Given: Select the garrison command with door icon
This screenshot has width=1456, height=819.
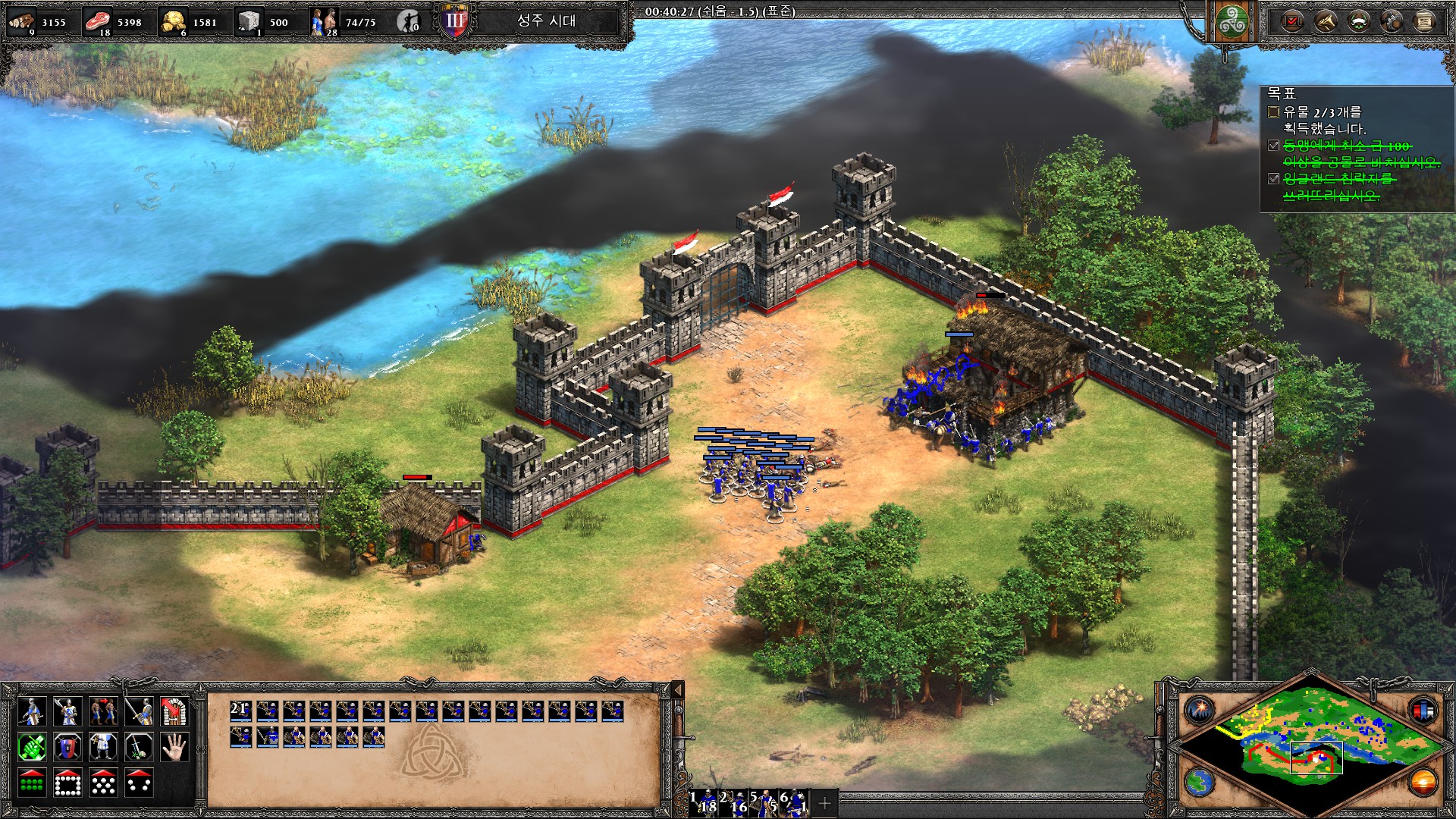Looking at the screenshot, I should pos(174,711).
